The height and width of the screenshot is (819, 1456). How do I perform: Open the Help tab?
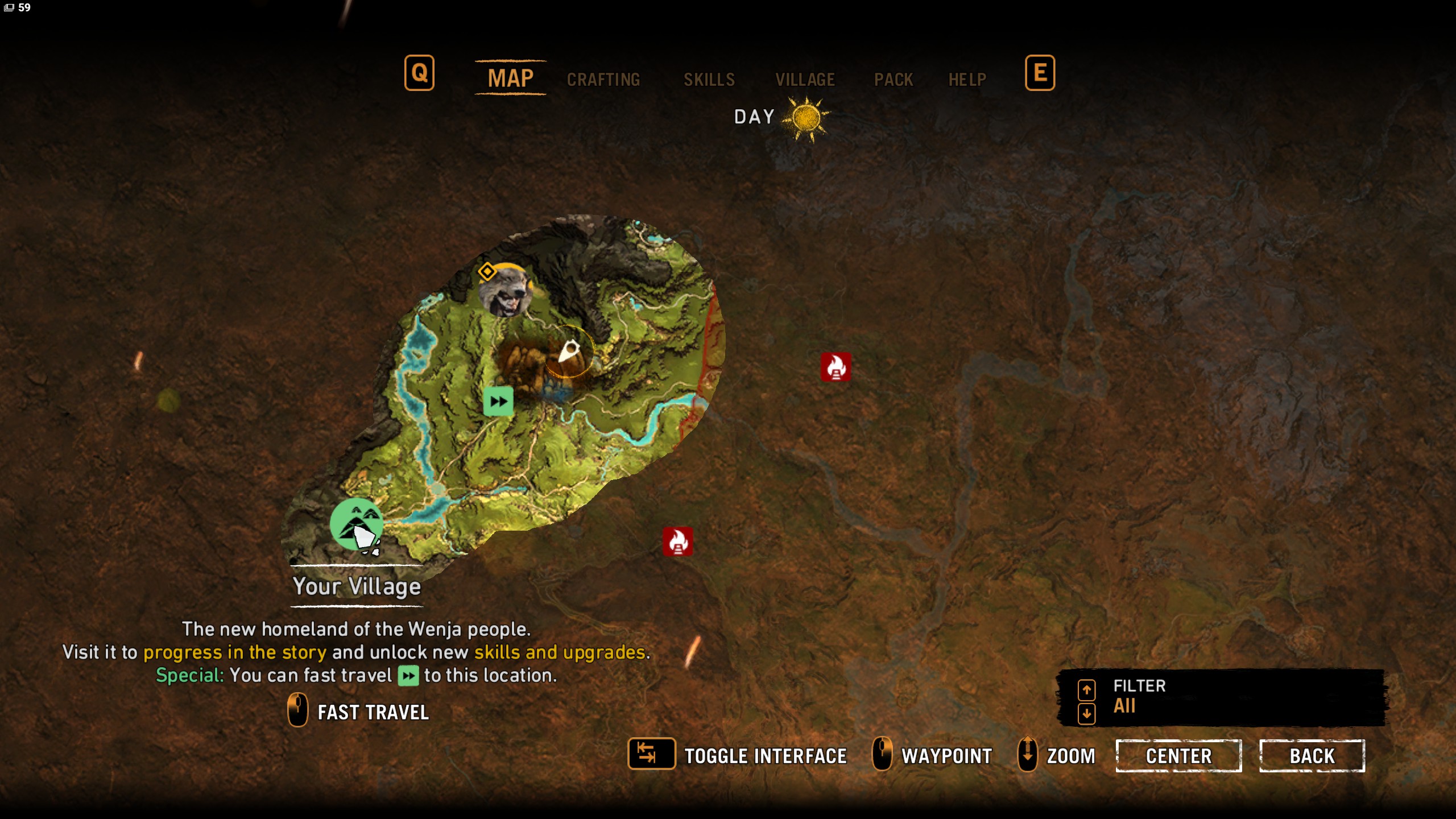point(967,79)
